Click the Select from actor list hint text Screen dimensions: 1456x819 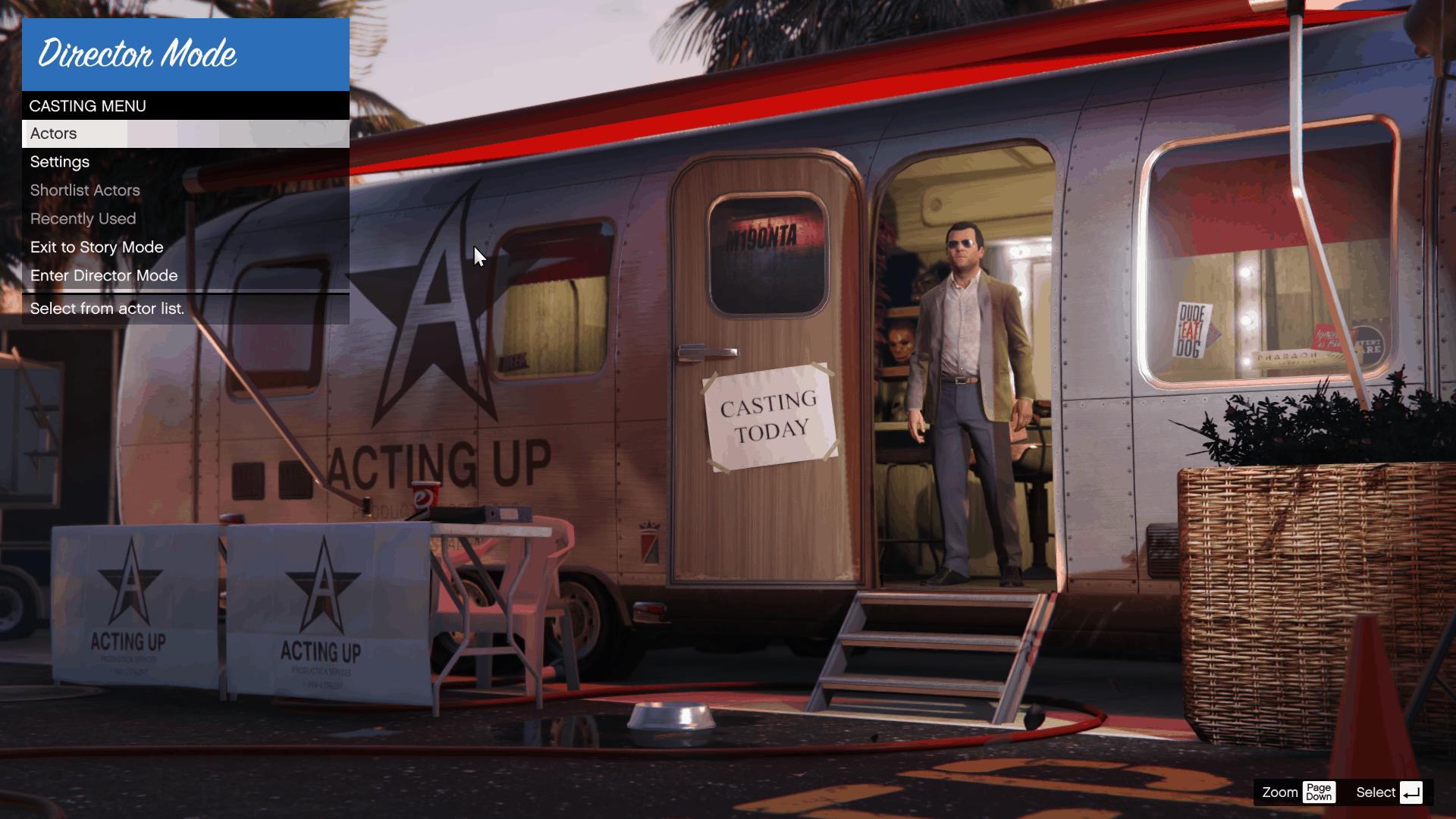coord(107,308)
